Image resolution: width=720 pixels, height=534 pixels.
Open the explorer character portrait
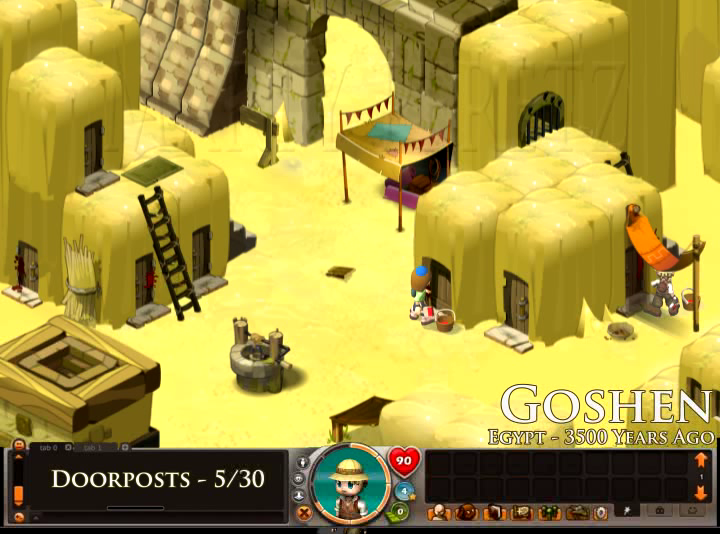[350, 484]
